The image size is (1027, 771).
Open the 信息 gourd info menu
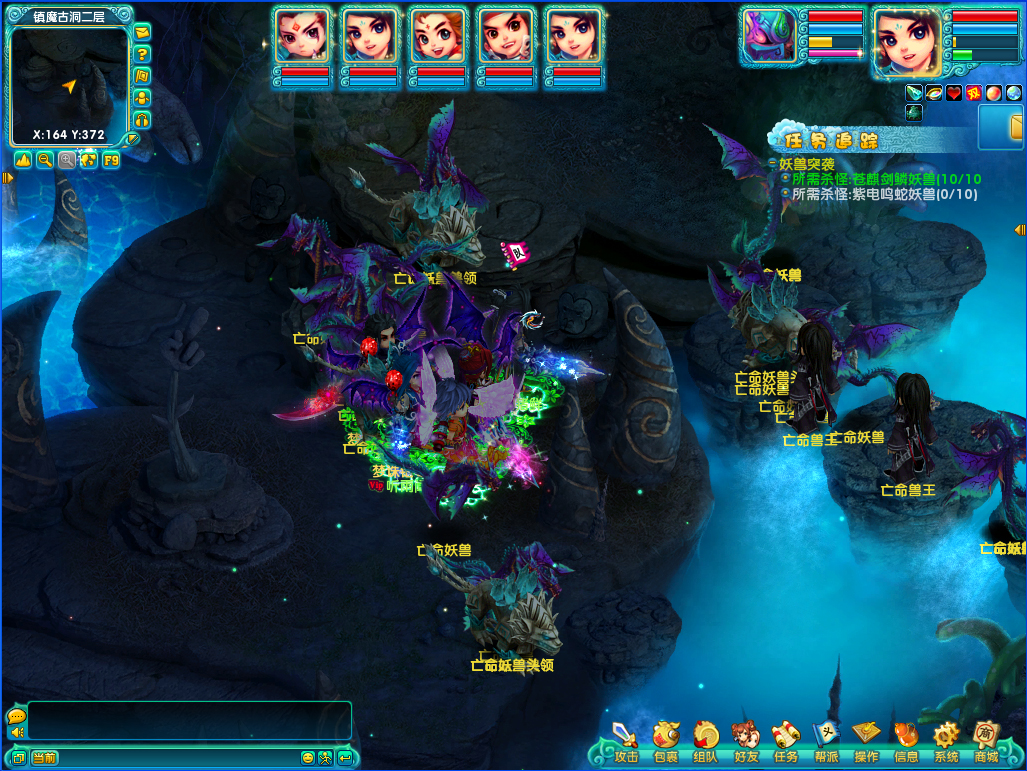906,739
